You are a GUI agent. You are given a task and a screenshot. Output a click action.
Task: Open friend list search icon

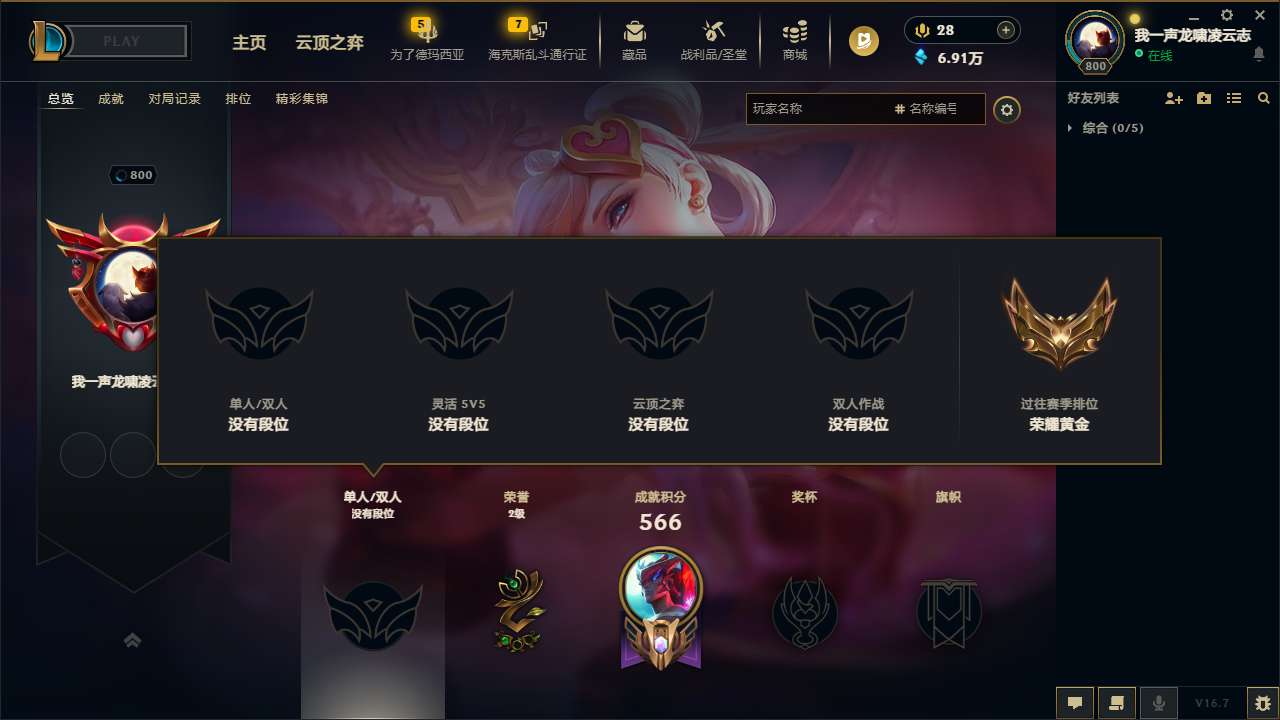point(1263,98)
